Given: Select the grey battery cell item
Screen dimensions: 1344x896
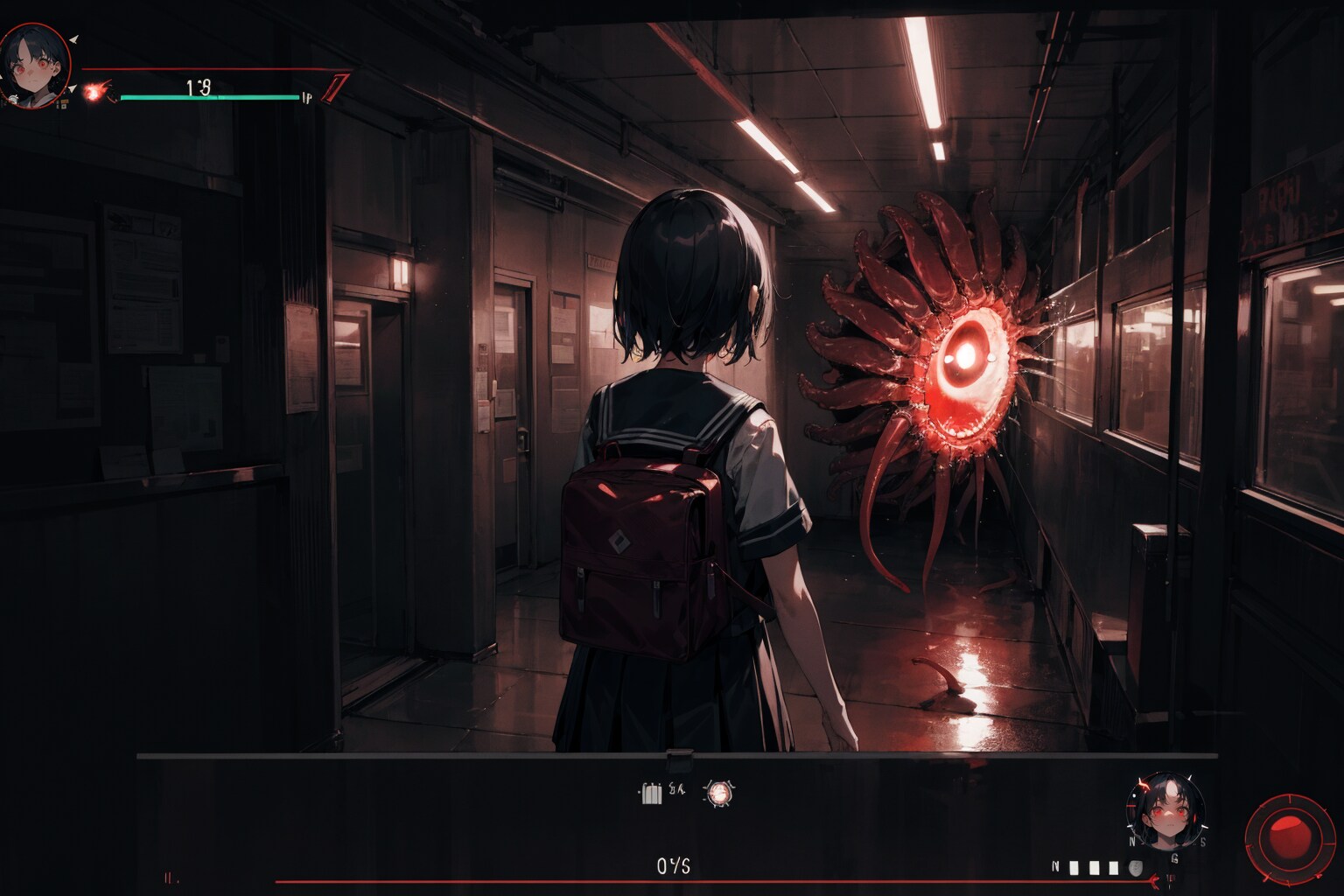Looking at the screenshot, I should tap(651, 794).
